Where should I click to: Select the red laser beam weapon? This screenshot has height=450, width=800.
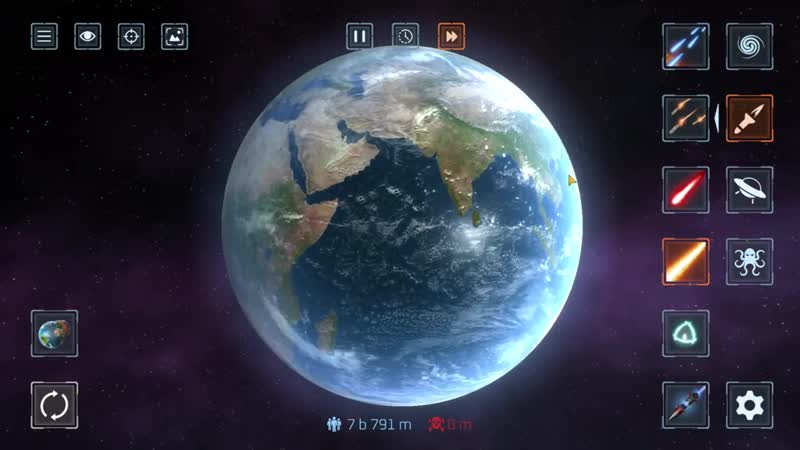[x=686, y=189]
